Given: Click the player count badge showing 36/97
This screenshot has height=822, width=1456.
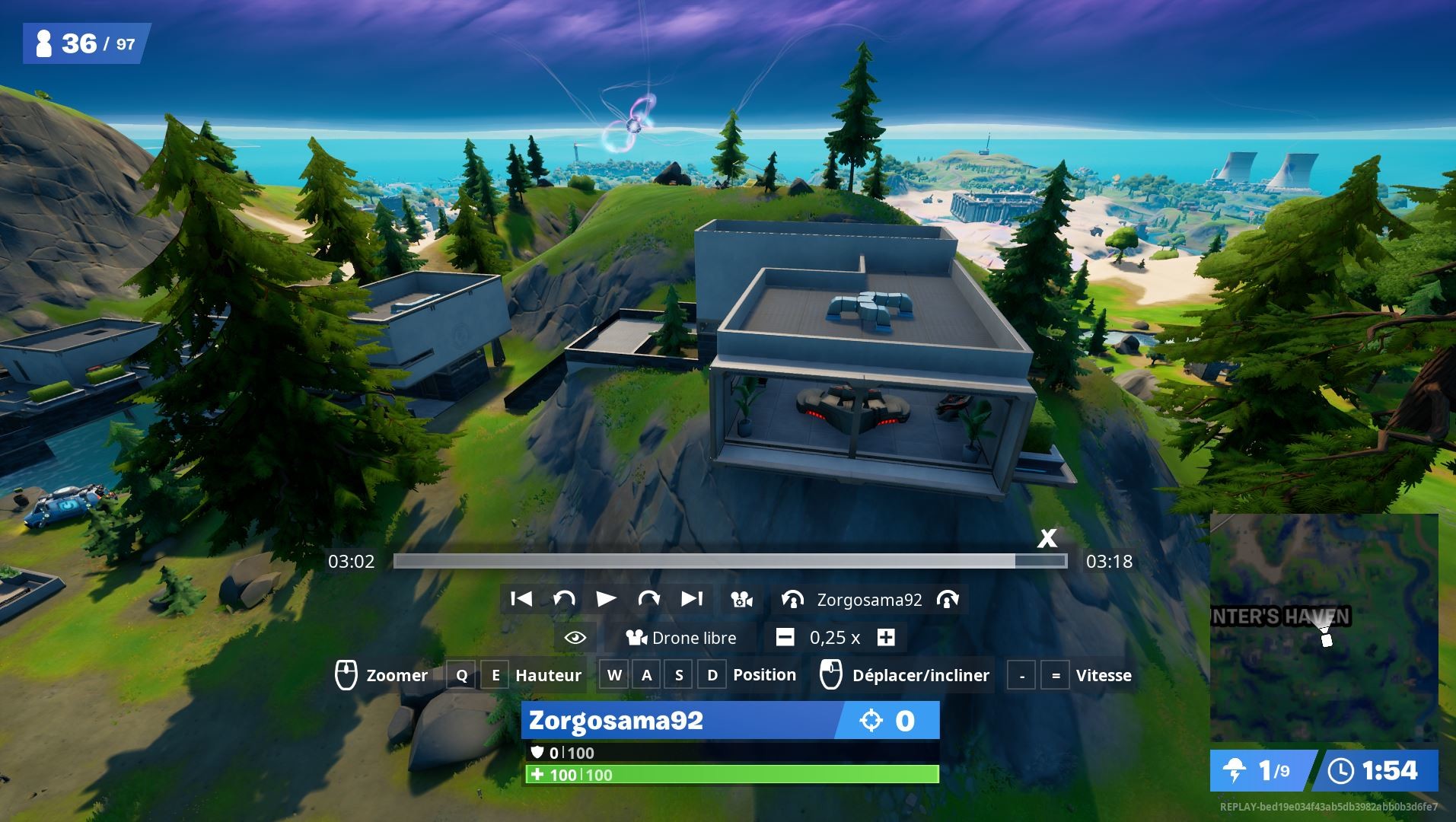Looking at the screenshot, I should [82, 43].
